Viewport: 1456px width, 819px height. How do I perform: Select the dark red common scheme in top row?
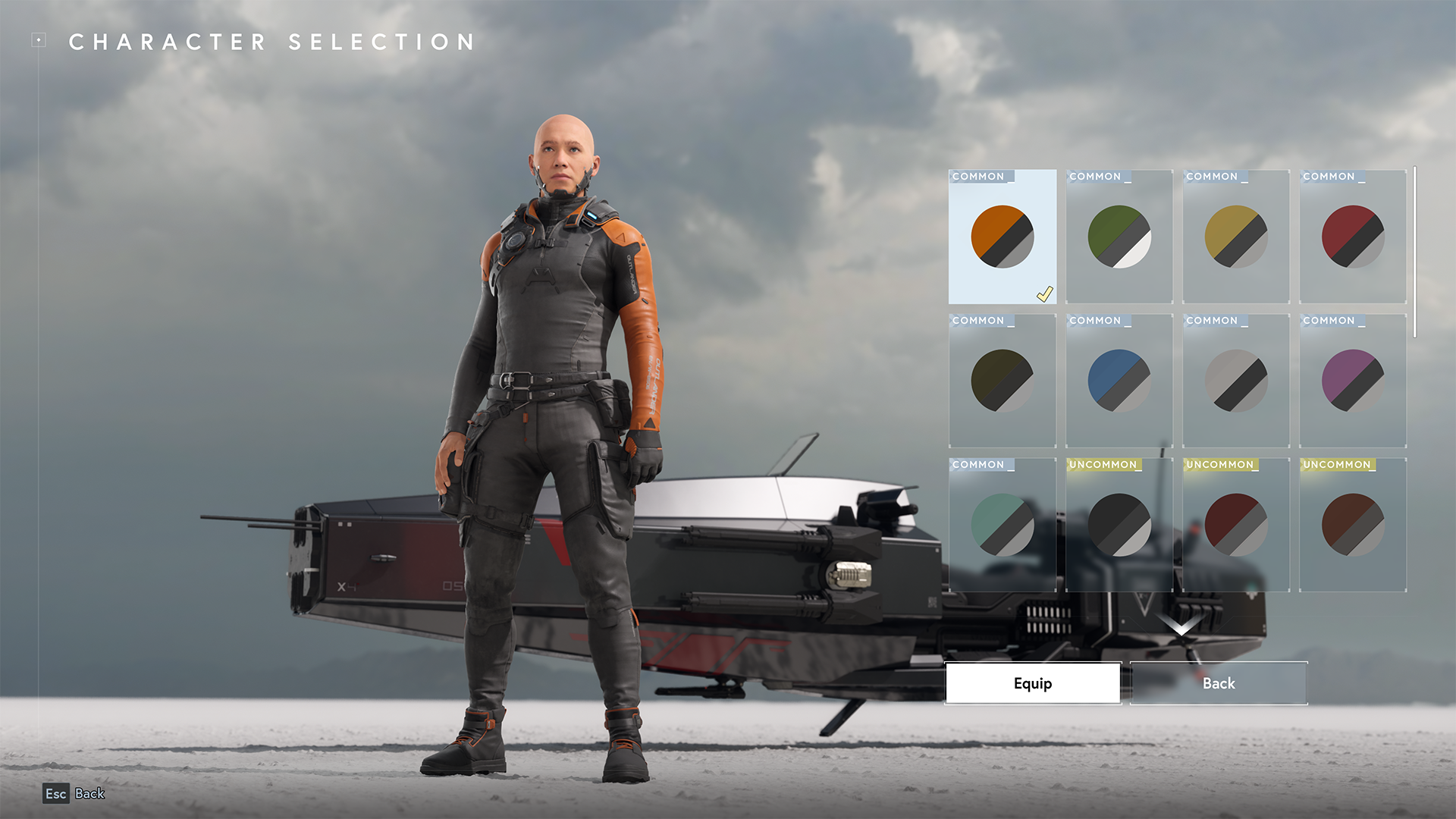click(1352, 237)
